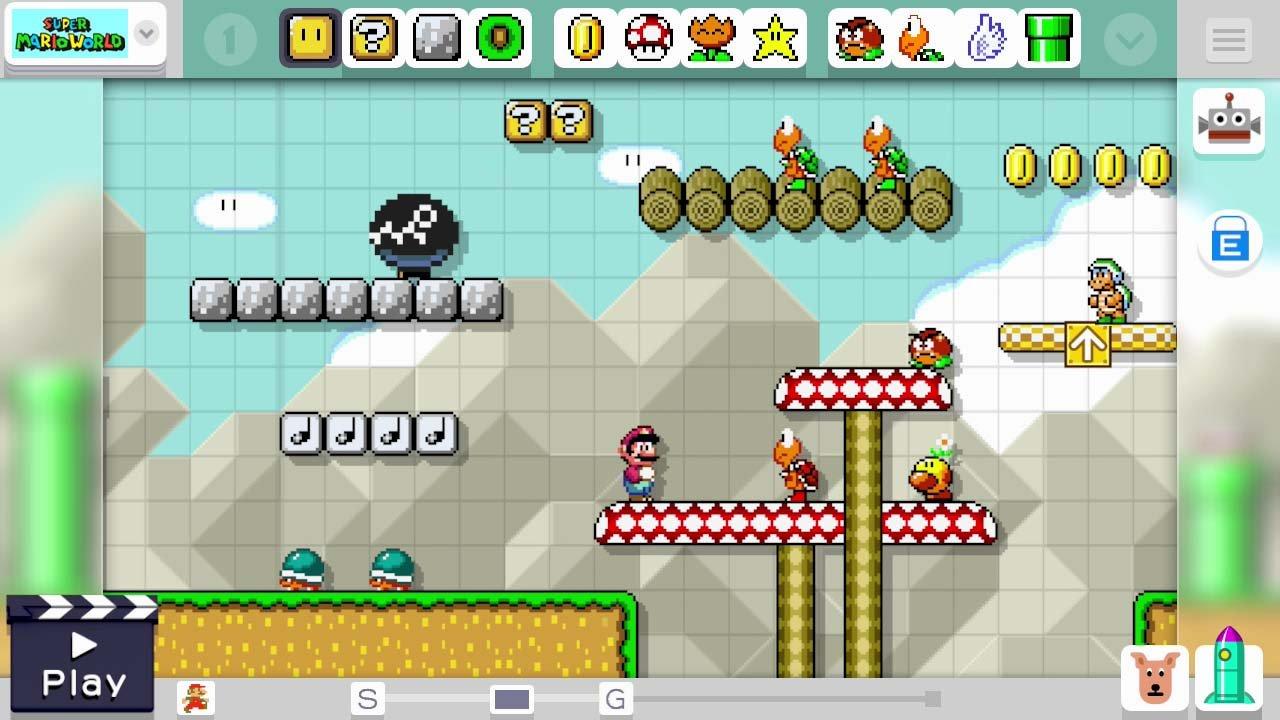
Task: Select the Question Block tool
Action: (373, 39)
